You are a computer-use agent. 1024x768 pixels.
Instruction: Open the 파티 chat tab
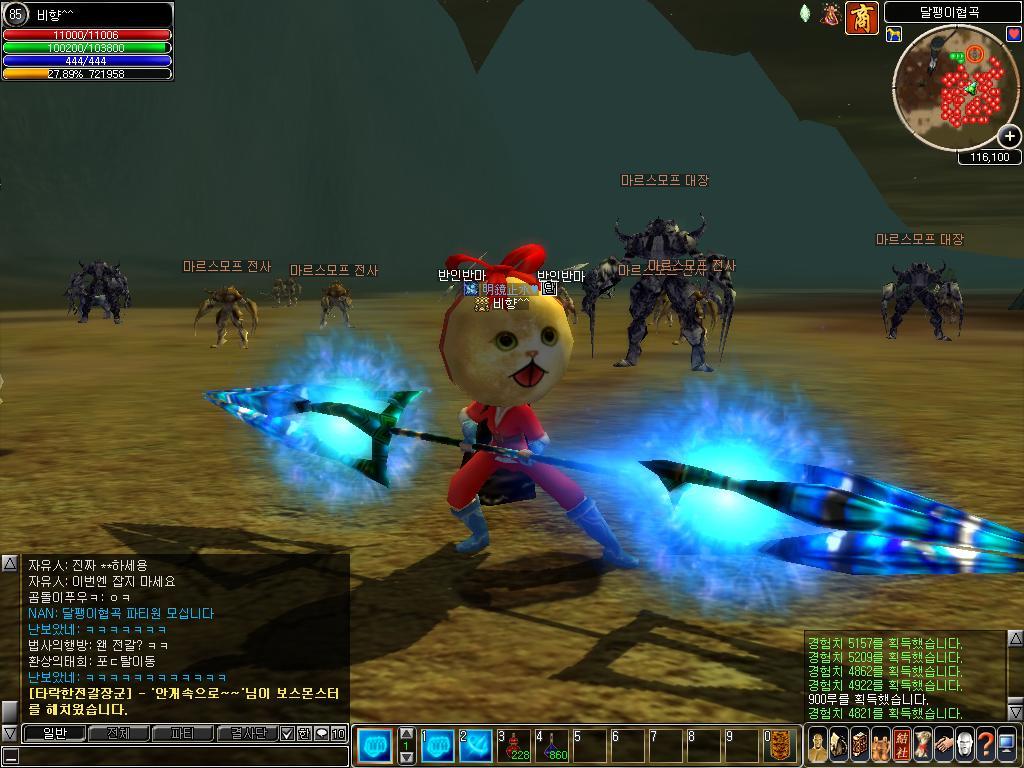[182, 733]
